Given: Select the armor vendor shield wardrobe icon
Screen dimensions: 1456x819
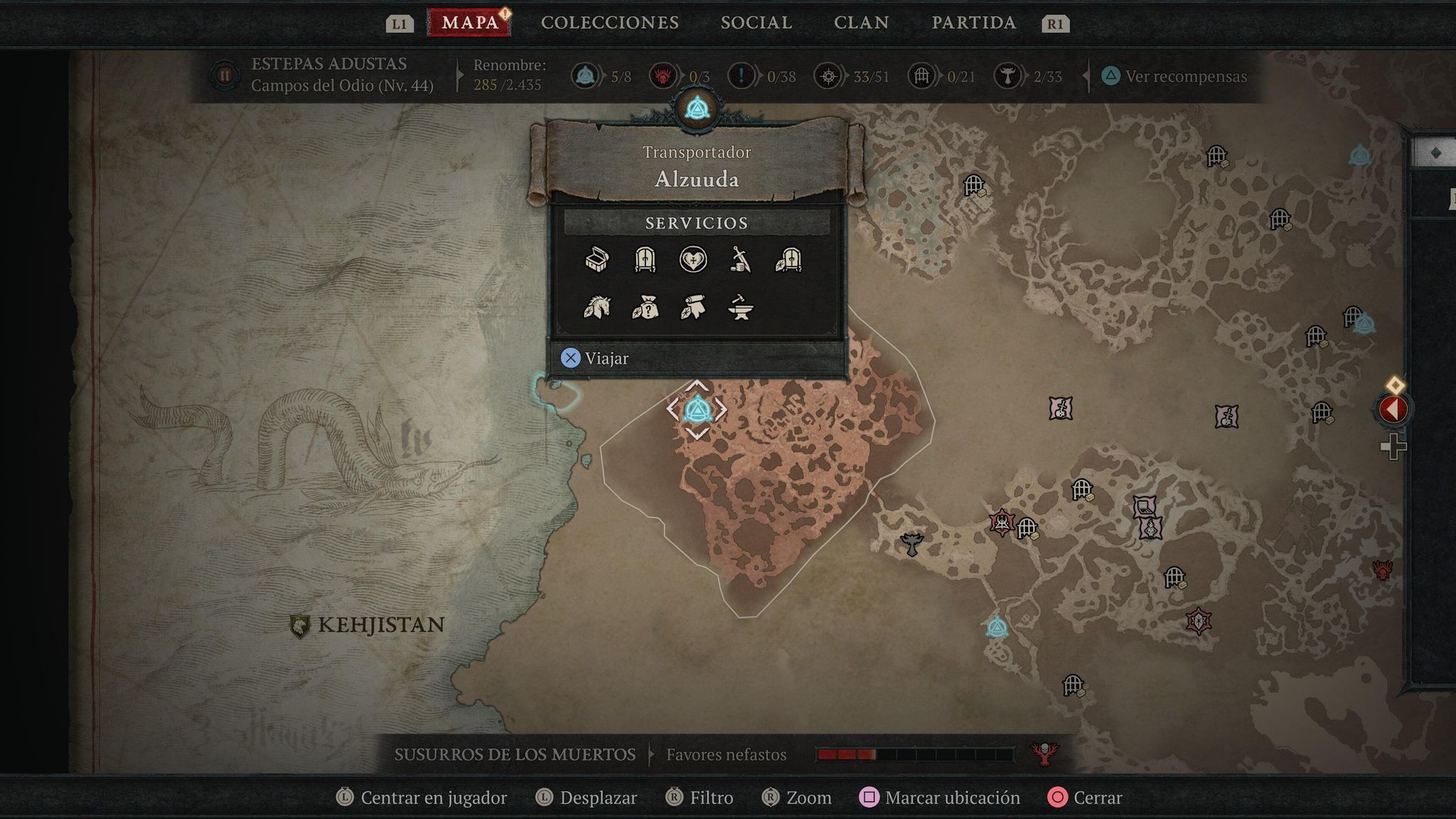Looking at the screenshot, I should tap(791, 261).
